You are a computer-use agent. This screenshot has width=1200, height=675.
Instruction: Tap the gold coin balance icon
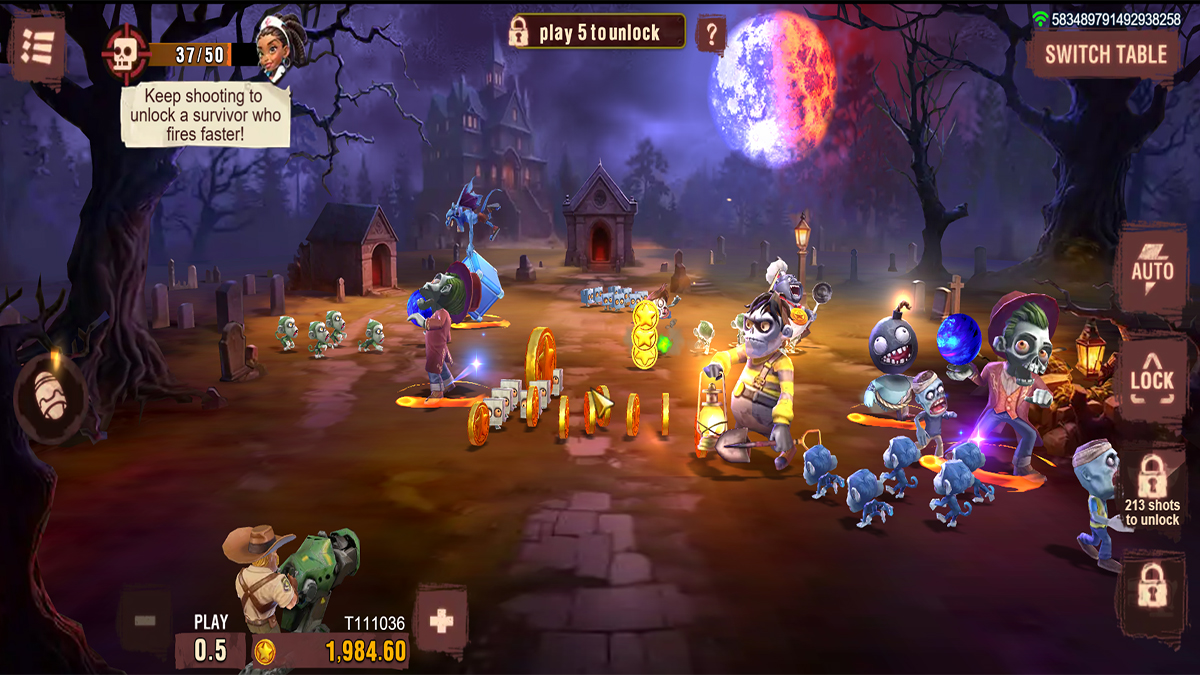[265, 652]
